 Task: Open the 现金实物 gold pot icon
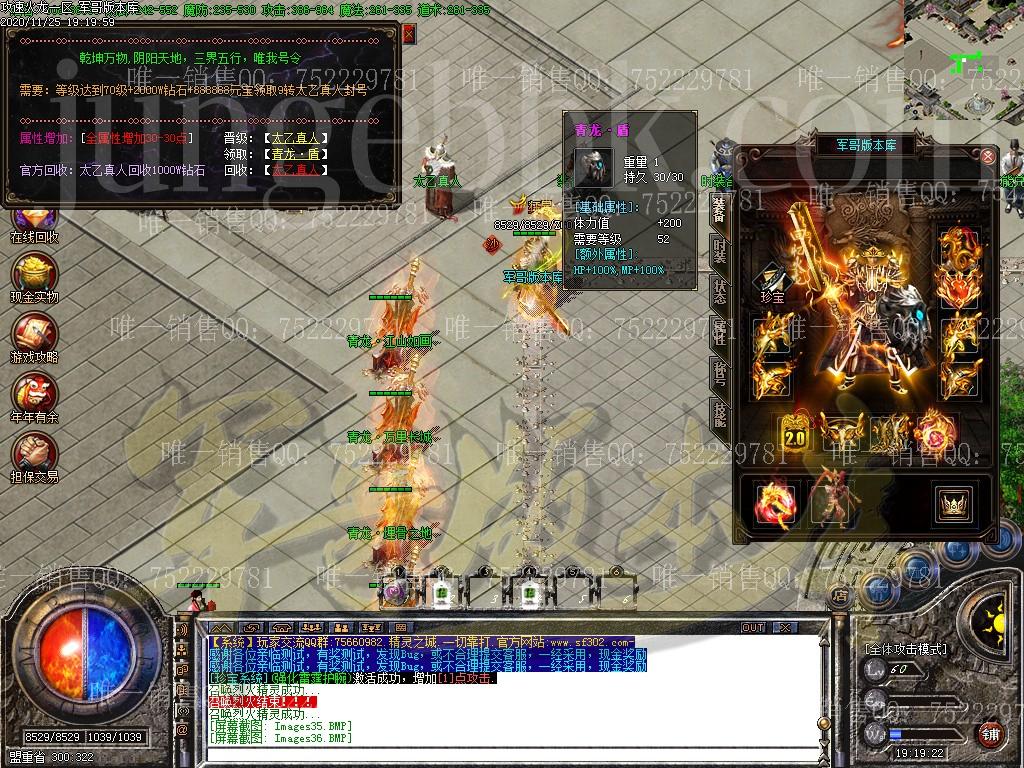pos(34,277)
